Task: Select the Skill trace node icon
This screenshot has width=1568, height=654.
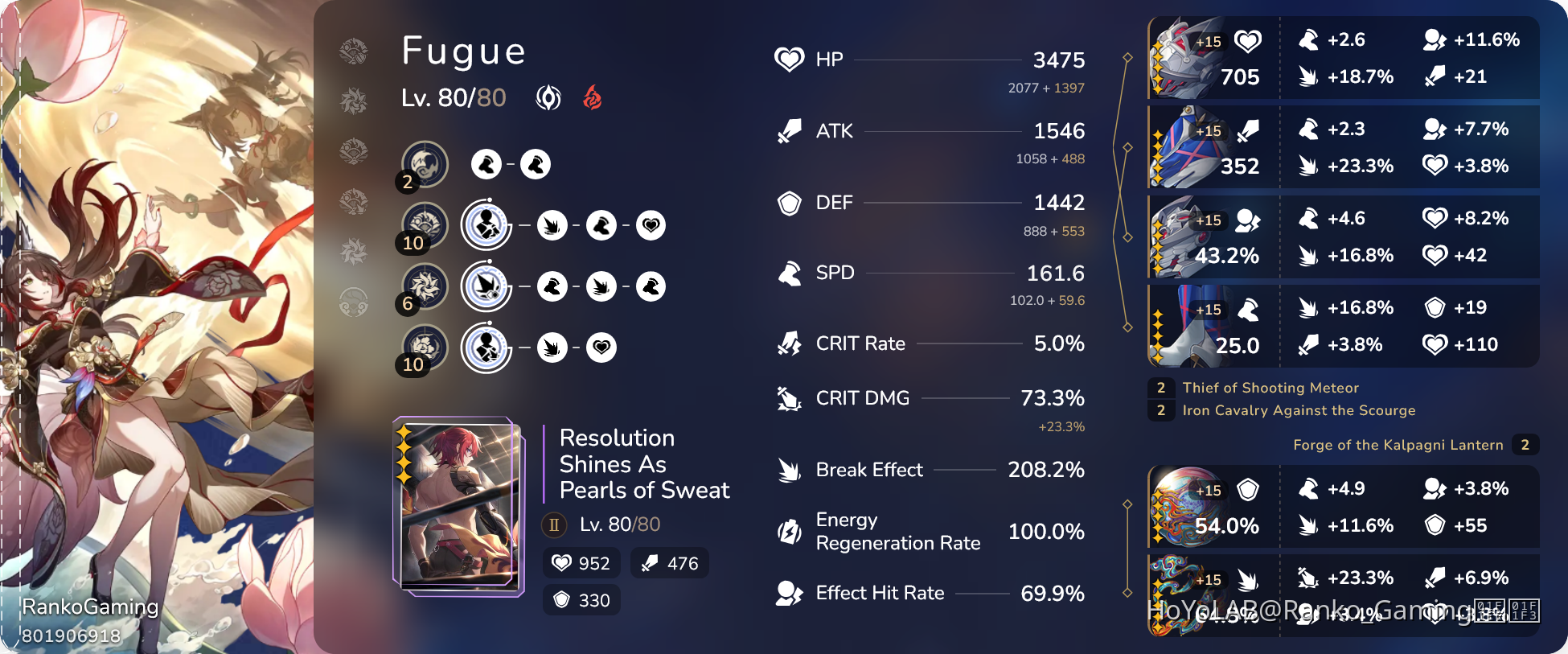Action: pos(485,225)
